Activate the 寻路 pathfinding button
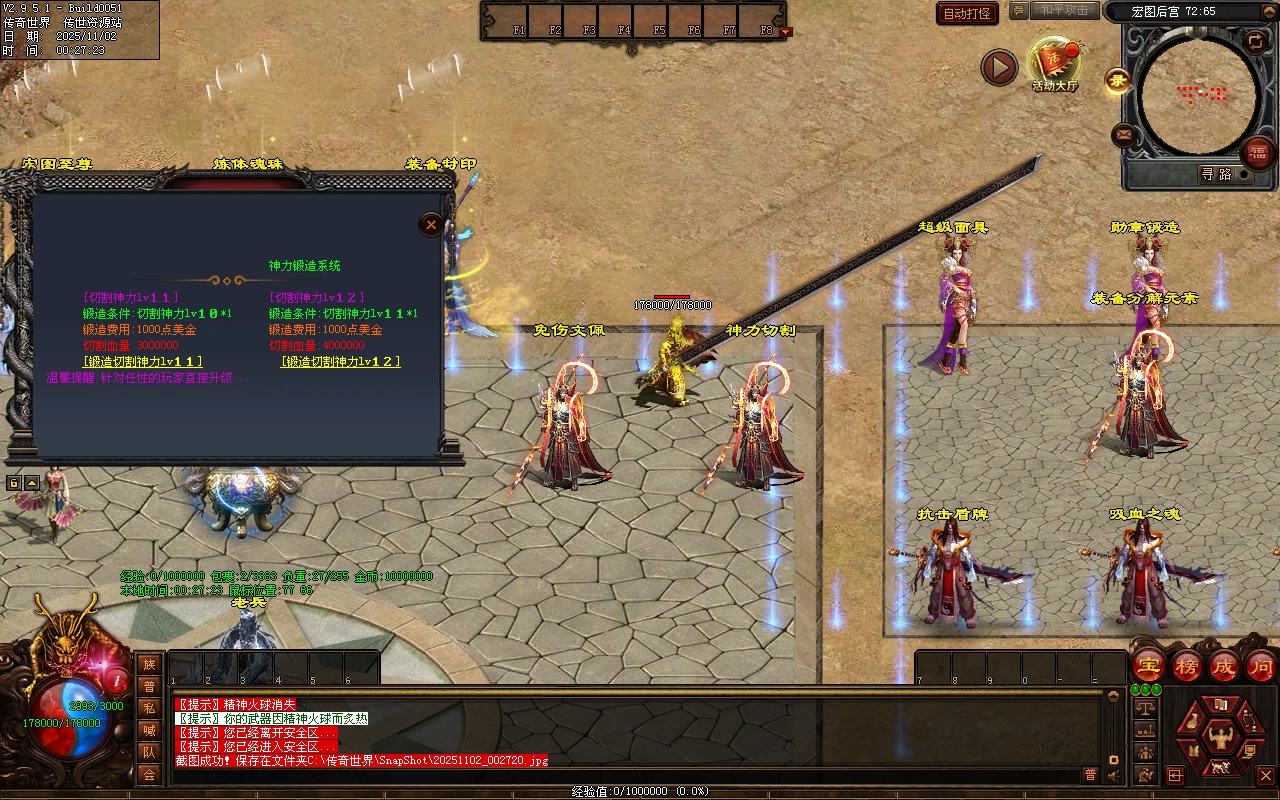Screen dimensions: 1280x800 pyautogui.click(x=1216, y=174)
